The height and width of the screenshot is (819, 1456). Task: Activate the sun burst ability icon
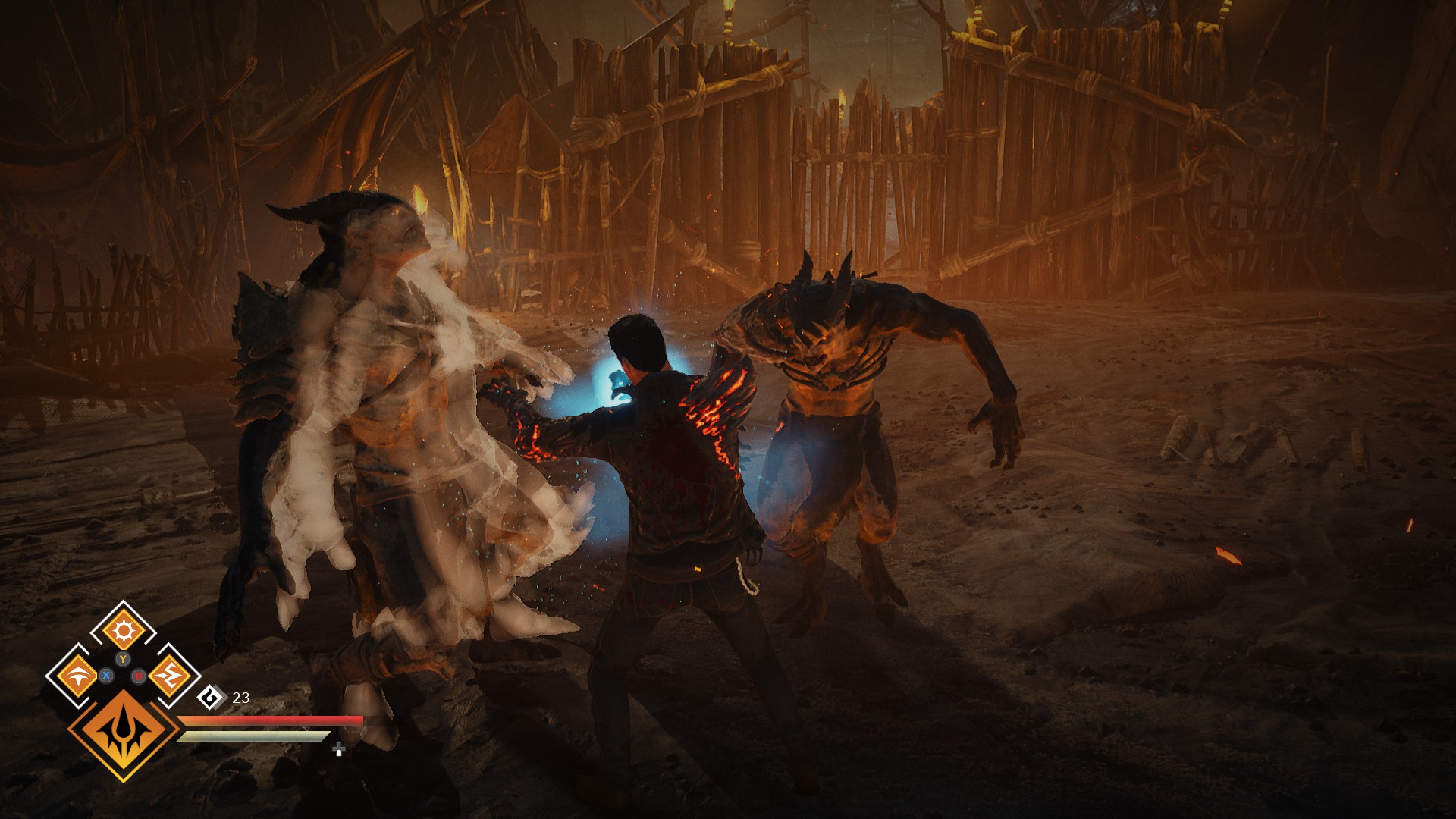122,631
